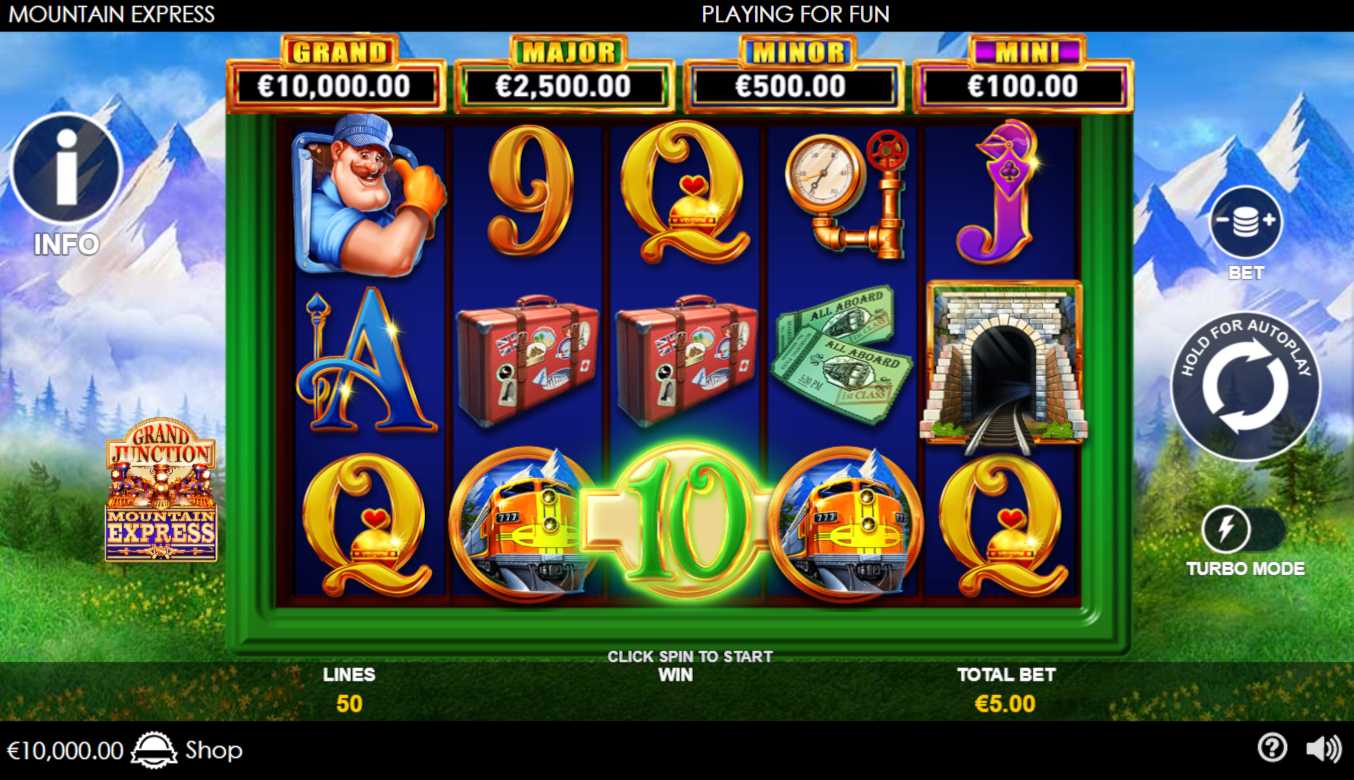
Task: Spin the reels with the circular arrows
Action: [x=1245, y=387]
